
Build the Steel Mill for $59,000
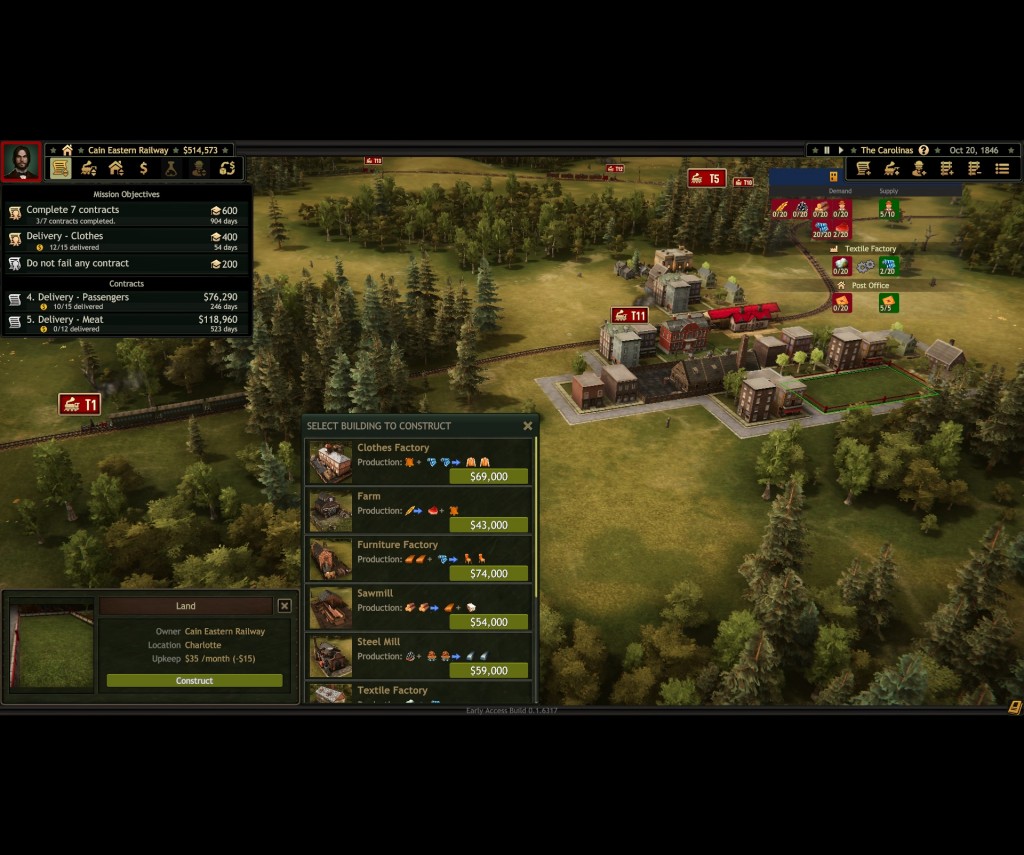[489, 671]
